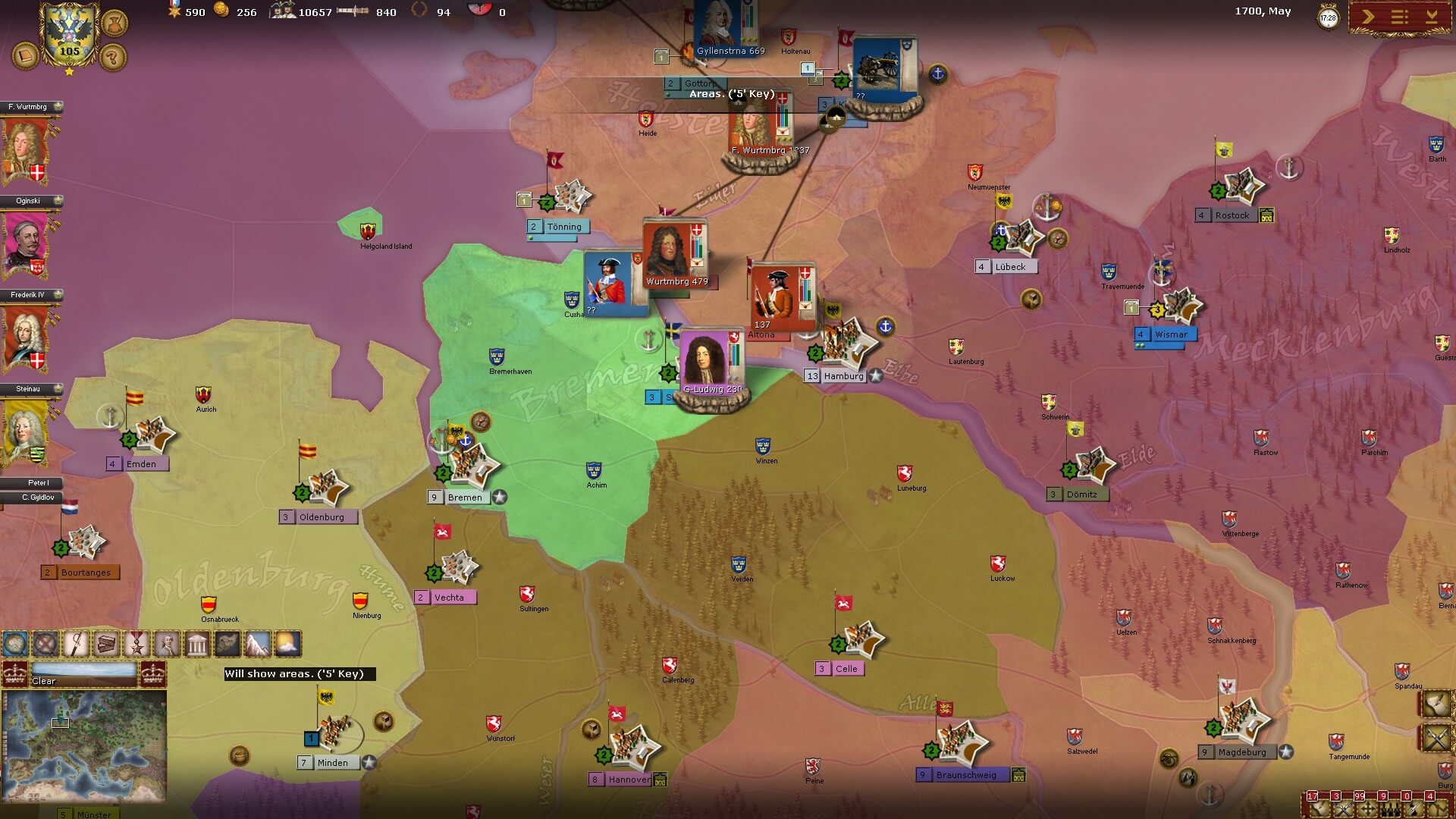
Task: Switch to the columned building map filter
Action: 197,645
